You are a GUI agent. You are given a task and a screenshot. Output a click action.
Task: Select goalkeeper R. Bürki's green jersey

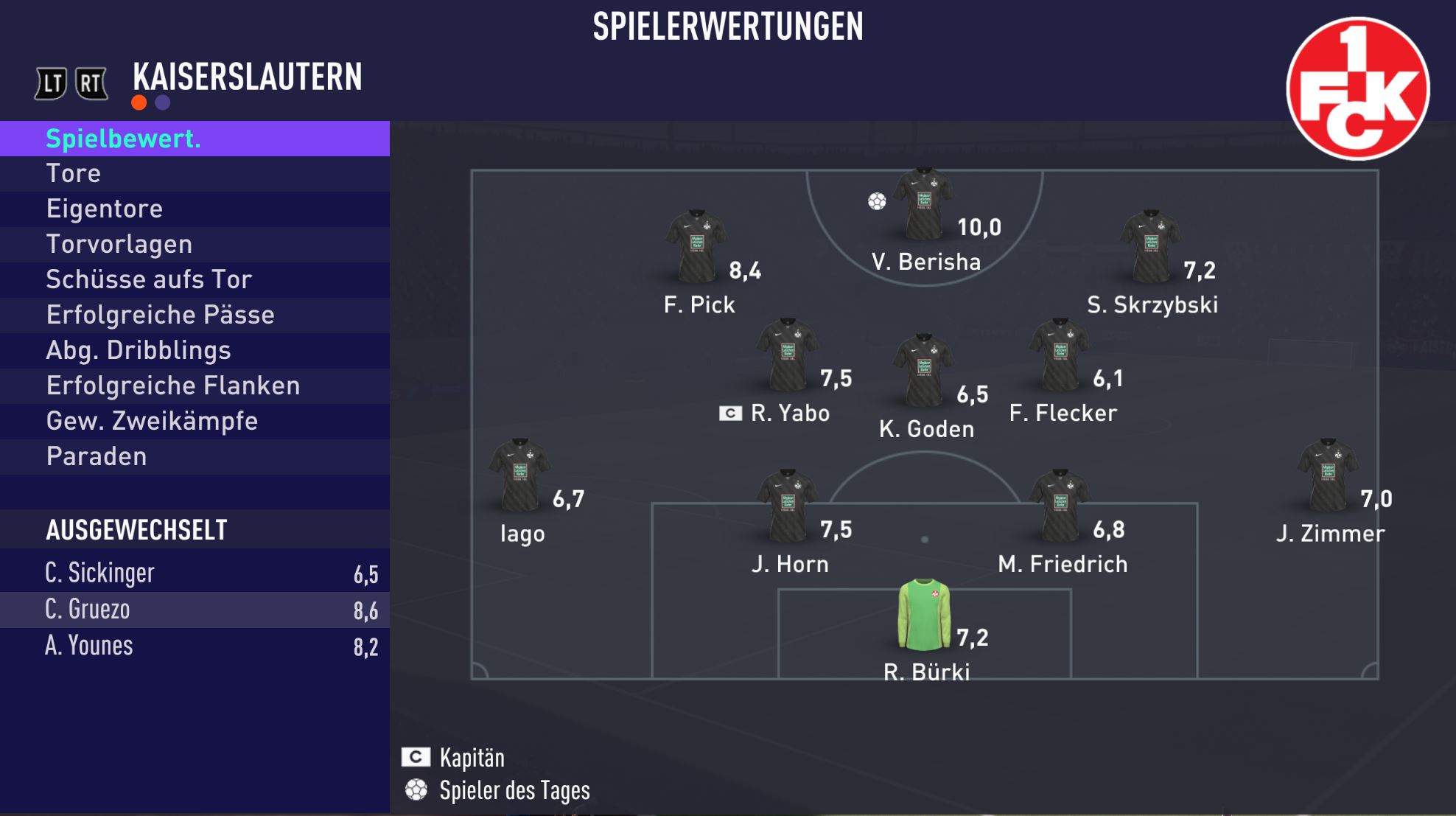(x=924, y=615)
